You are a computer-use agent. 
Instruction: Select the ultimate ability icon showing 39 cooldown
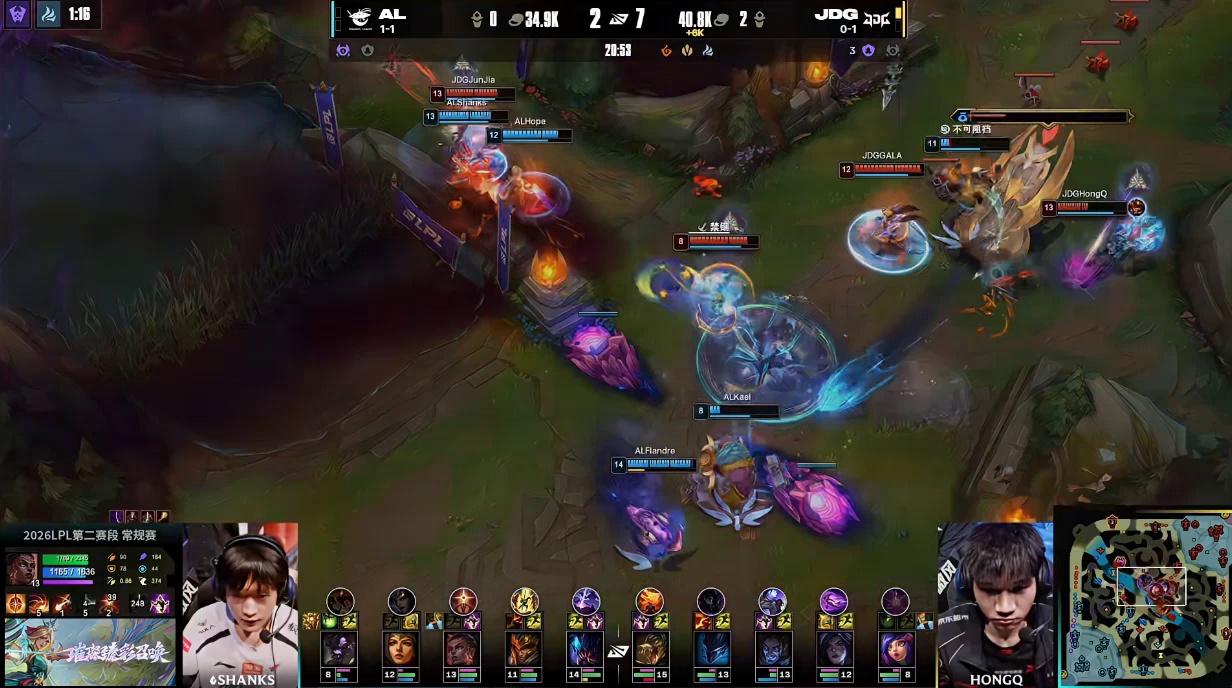(110, 604)
